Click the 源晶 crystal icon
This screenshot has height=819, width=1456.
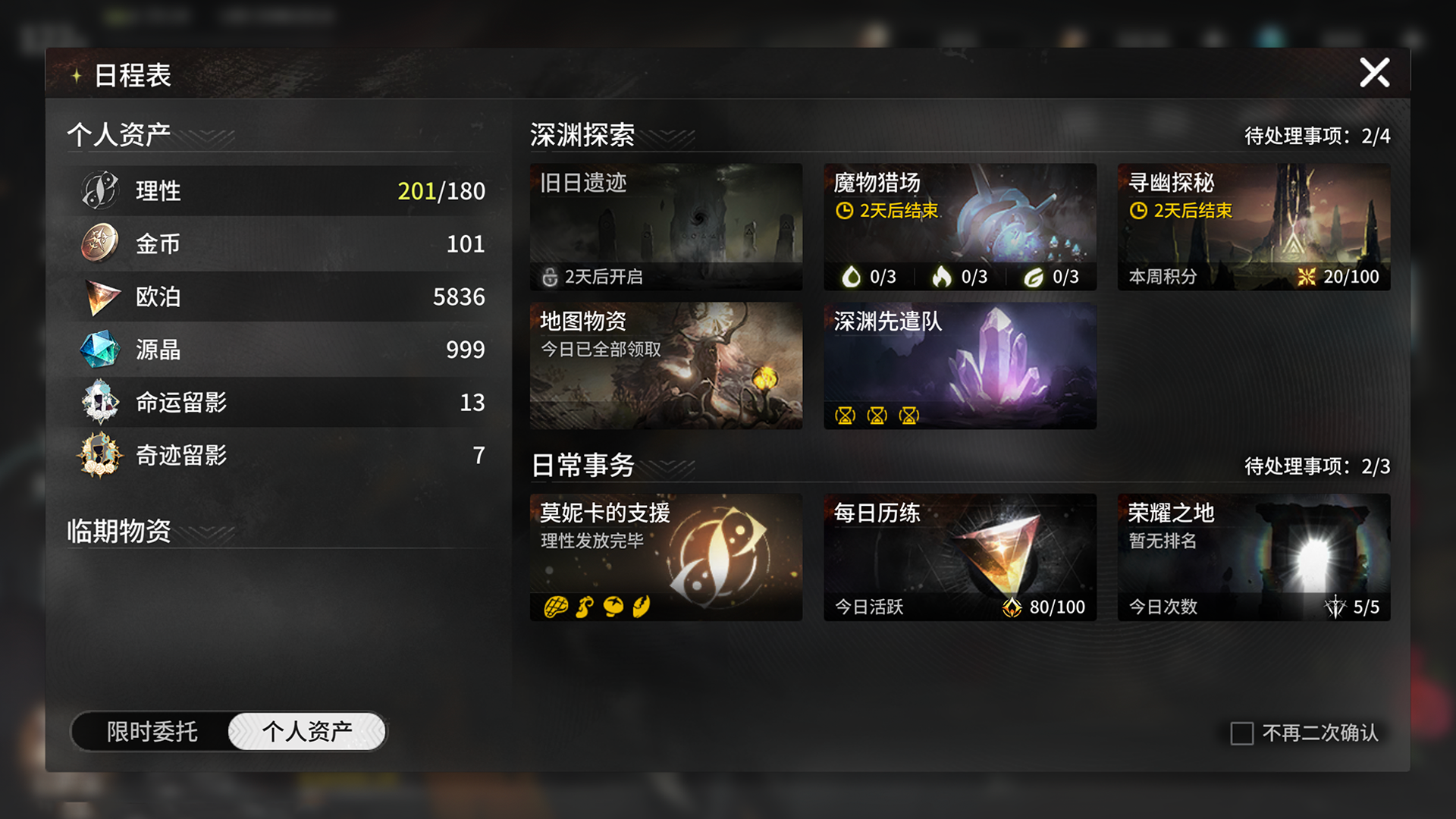[x=99, y=350]
